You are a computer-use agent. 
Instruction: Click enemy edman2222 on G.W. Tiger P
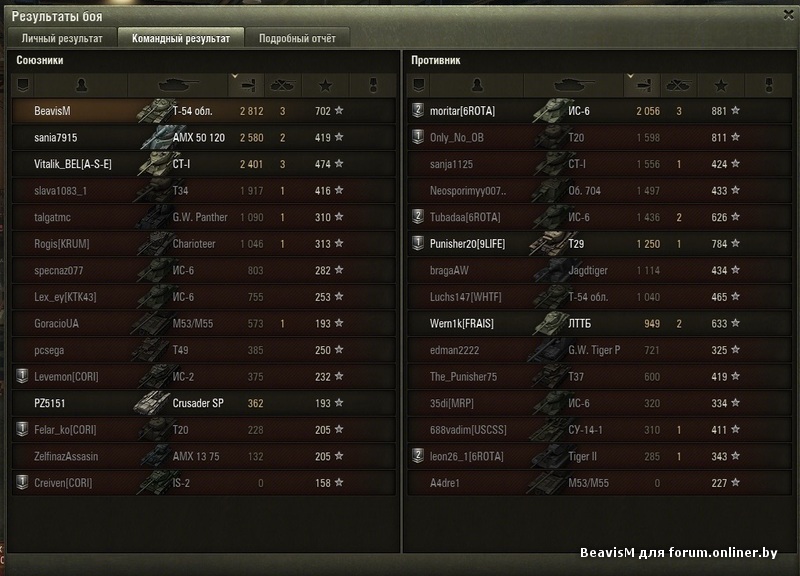599,350
